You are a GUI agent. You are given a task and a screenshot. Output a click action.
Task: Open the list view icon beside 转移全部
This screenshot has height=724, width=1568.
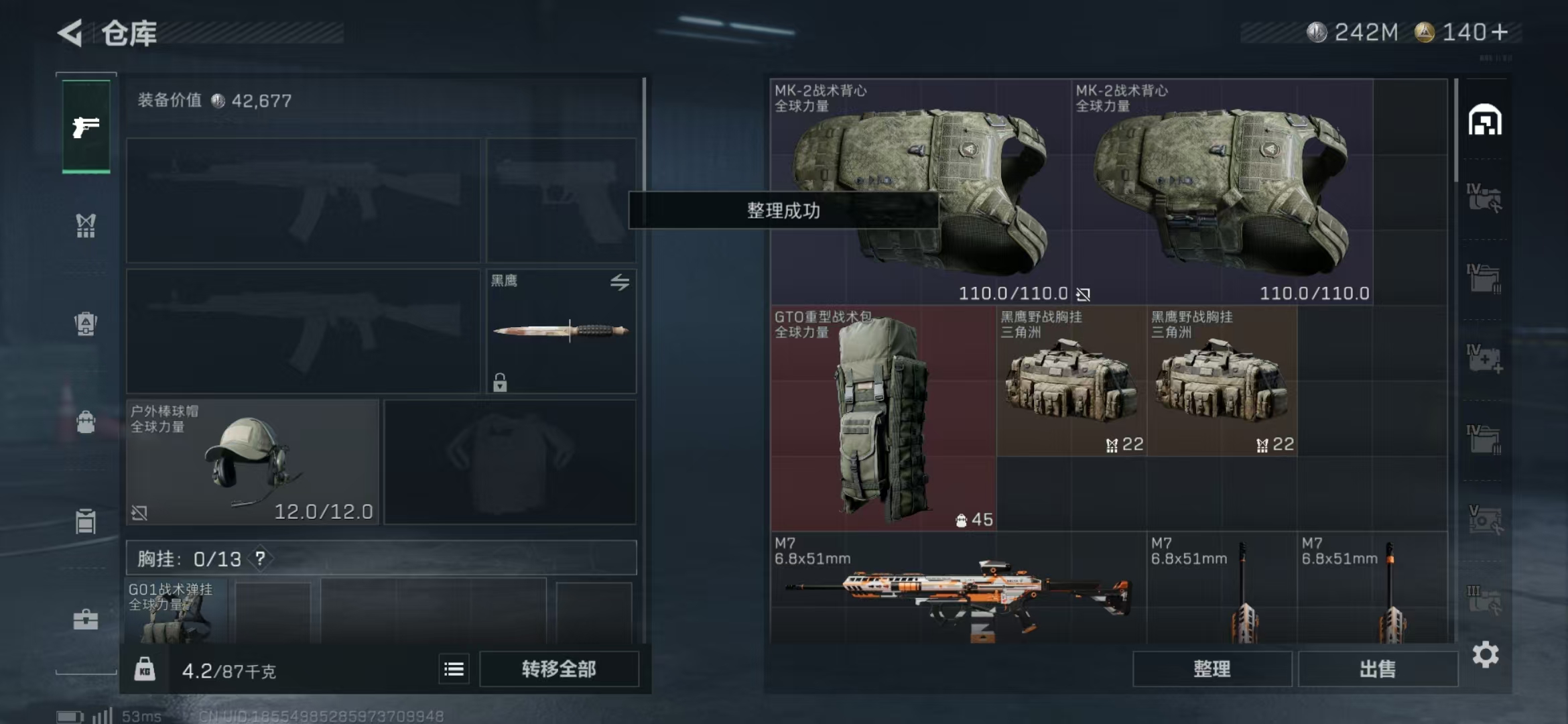point(454,669)
